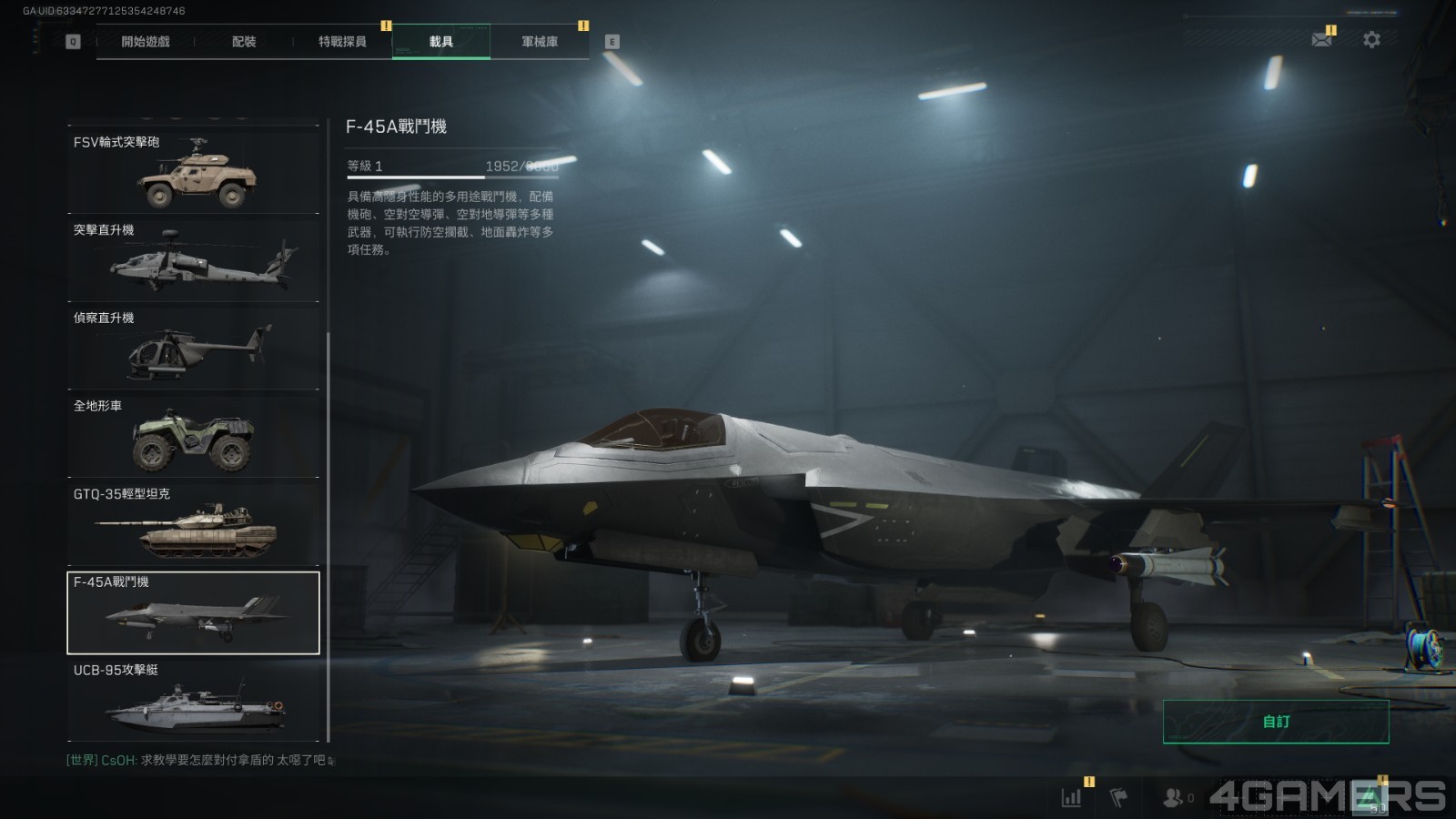
Task: Select the 載具 vehicles tab
Action: point(441,42)
